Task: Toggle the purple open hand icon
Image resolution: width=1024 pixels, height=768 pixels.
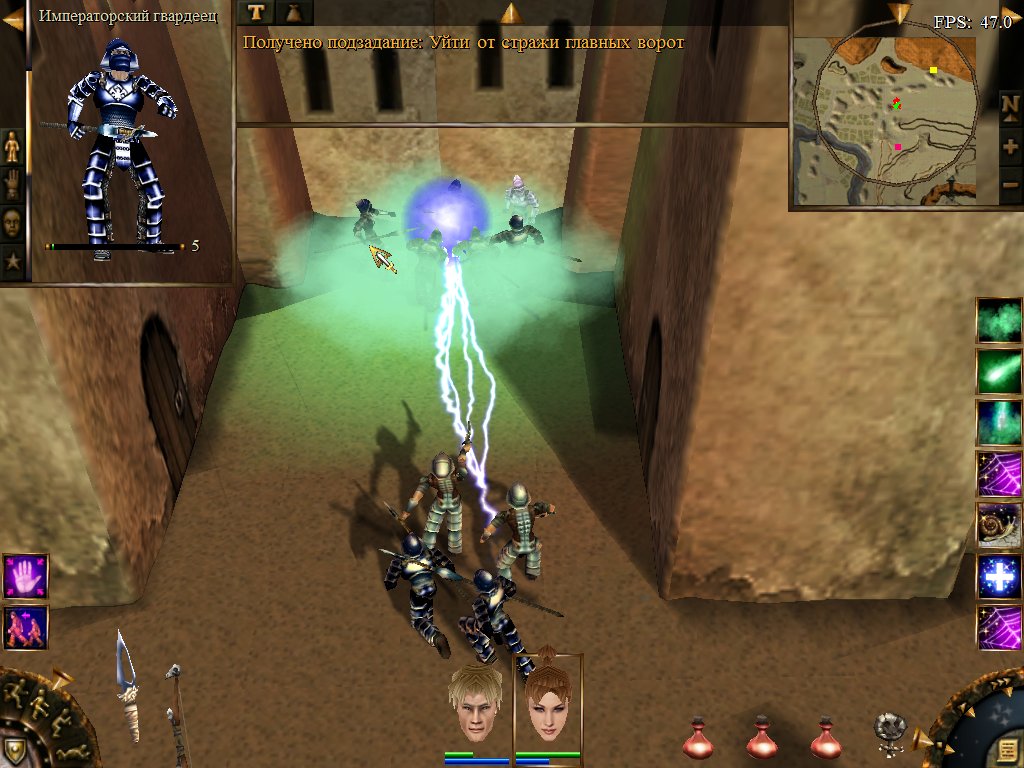Action: [25, 576]
